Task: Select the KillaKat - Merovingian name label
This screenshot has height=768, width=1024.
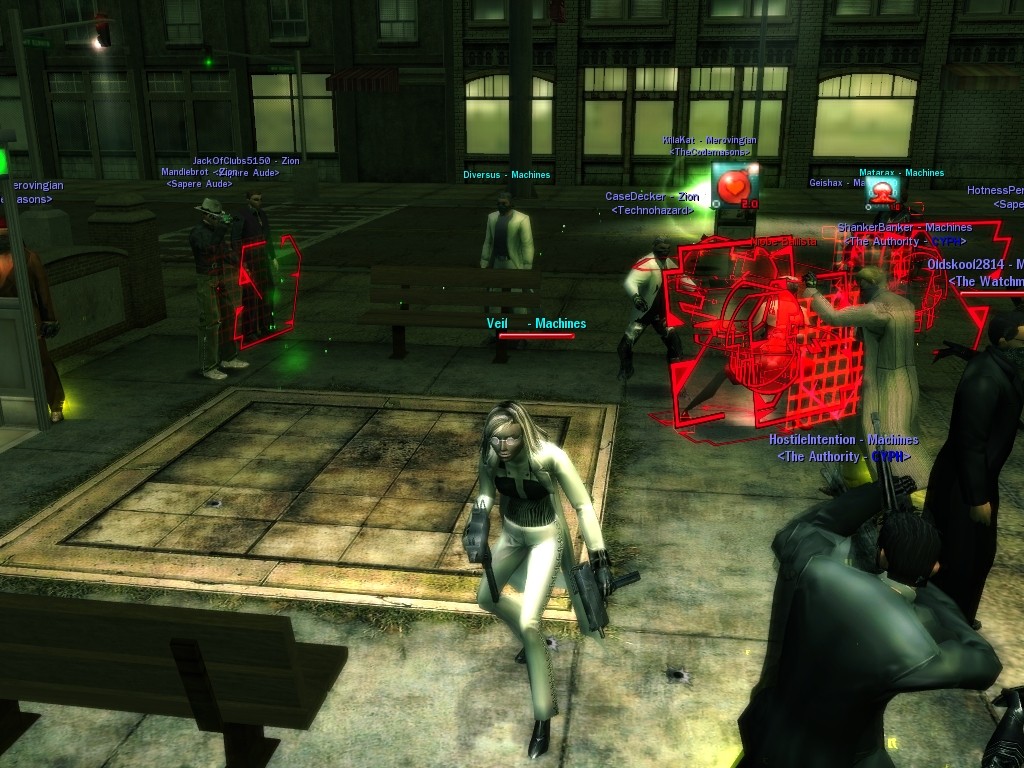Action: point(709,141)
